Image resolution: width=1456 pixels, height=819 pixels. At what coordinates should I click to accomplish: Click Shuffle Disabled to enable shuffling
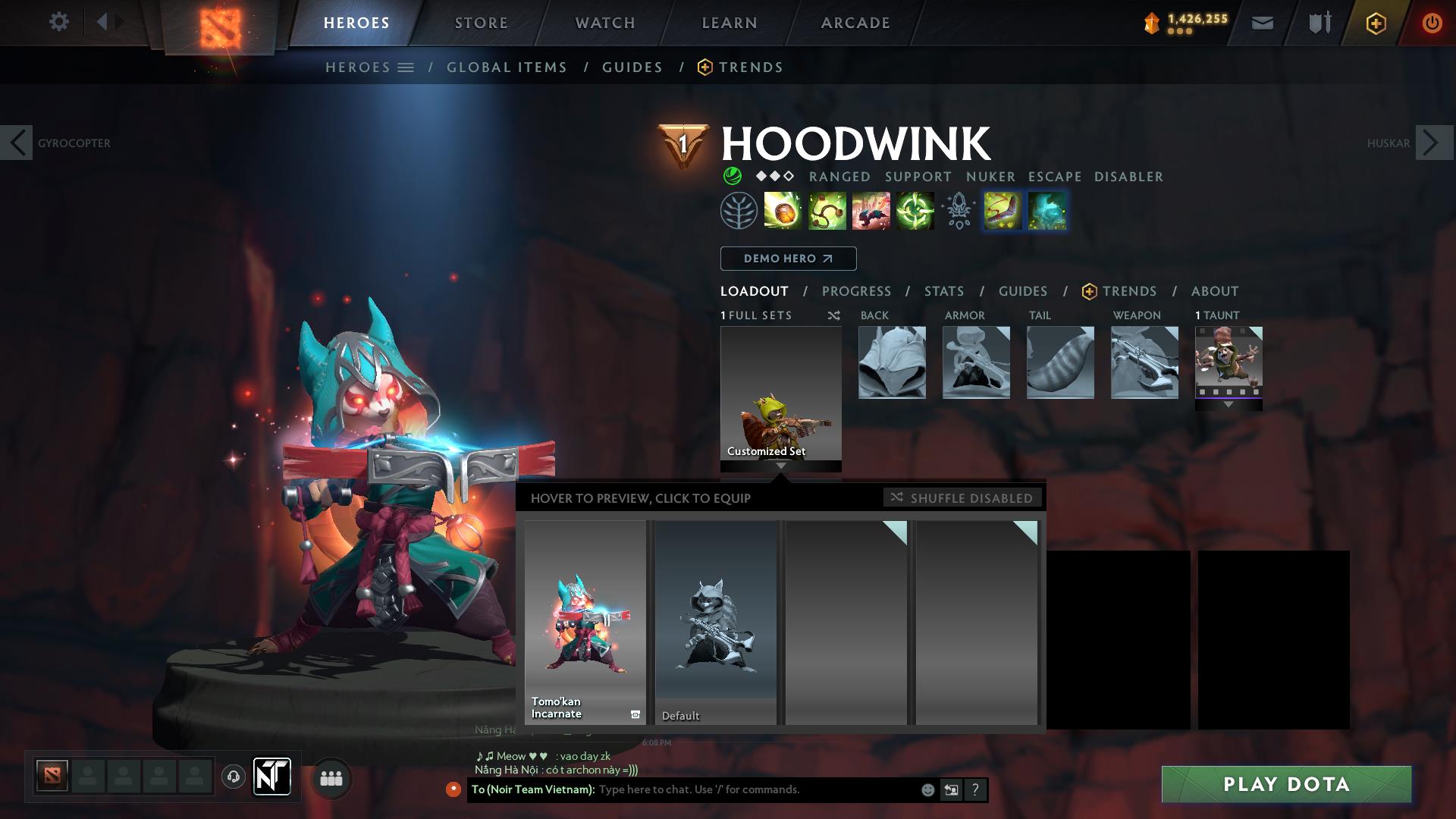(962, 498)
